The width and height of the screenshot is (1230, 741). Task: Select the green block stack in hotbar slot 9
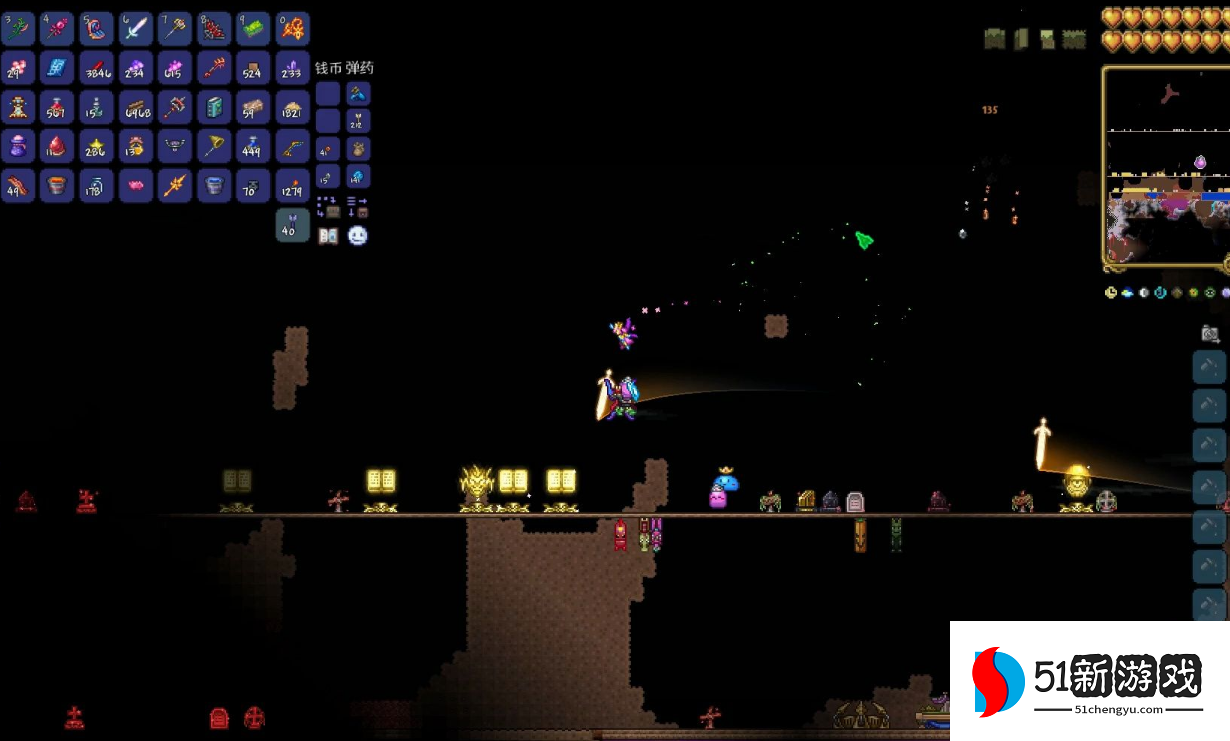pyautogui.click(x=253, y=28)
